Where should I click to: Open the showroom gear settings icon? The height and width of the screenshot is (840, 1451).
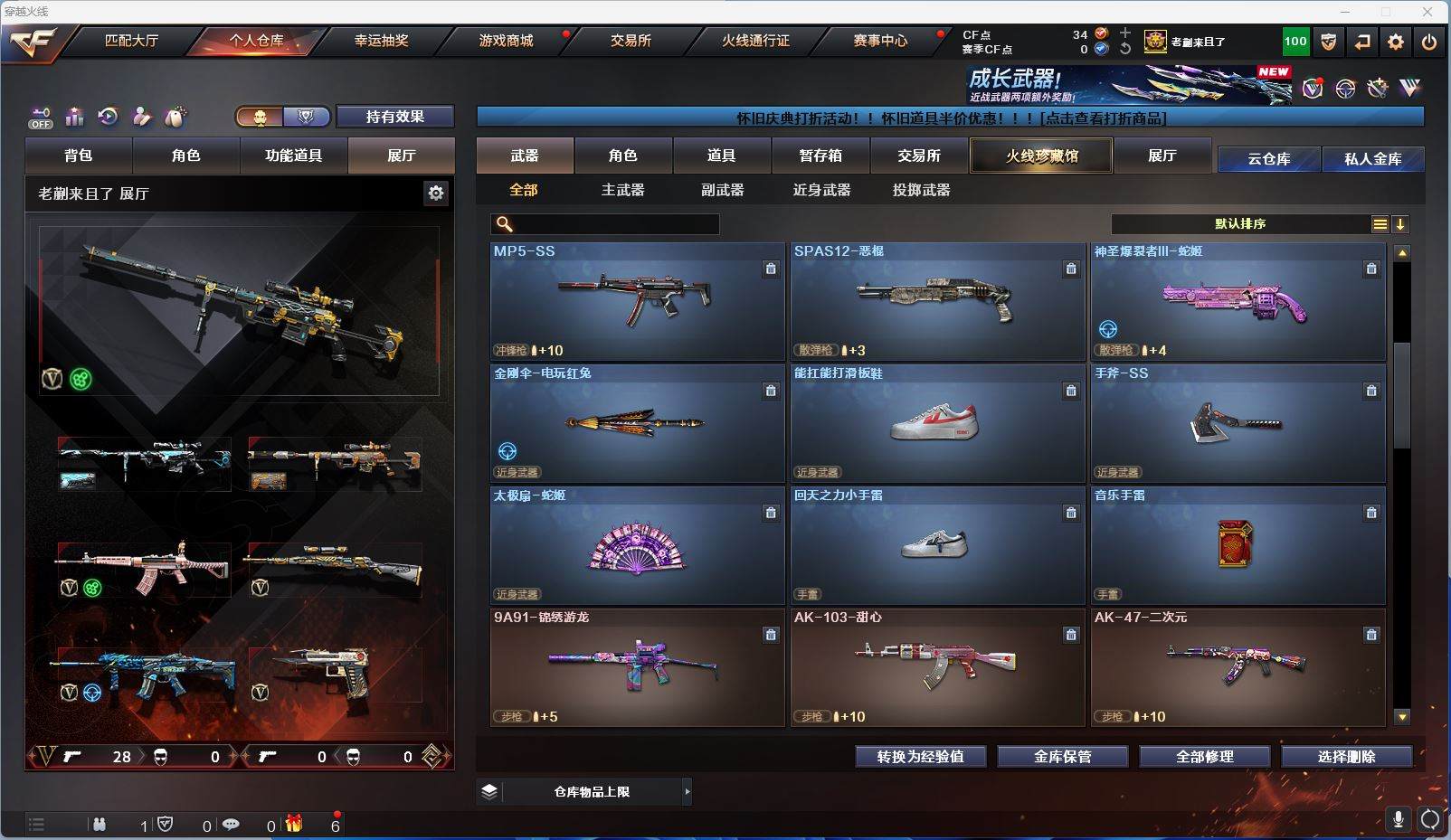436,193
